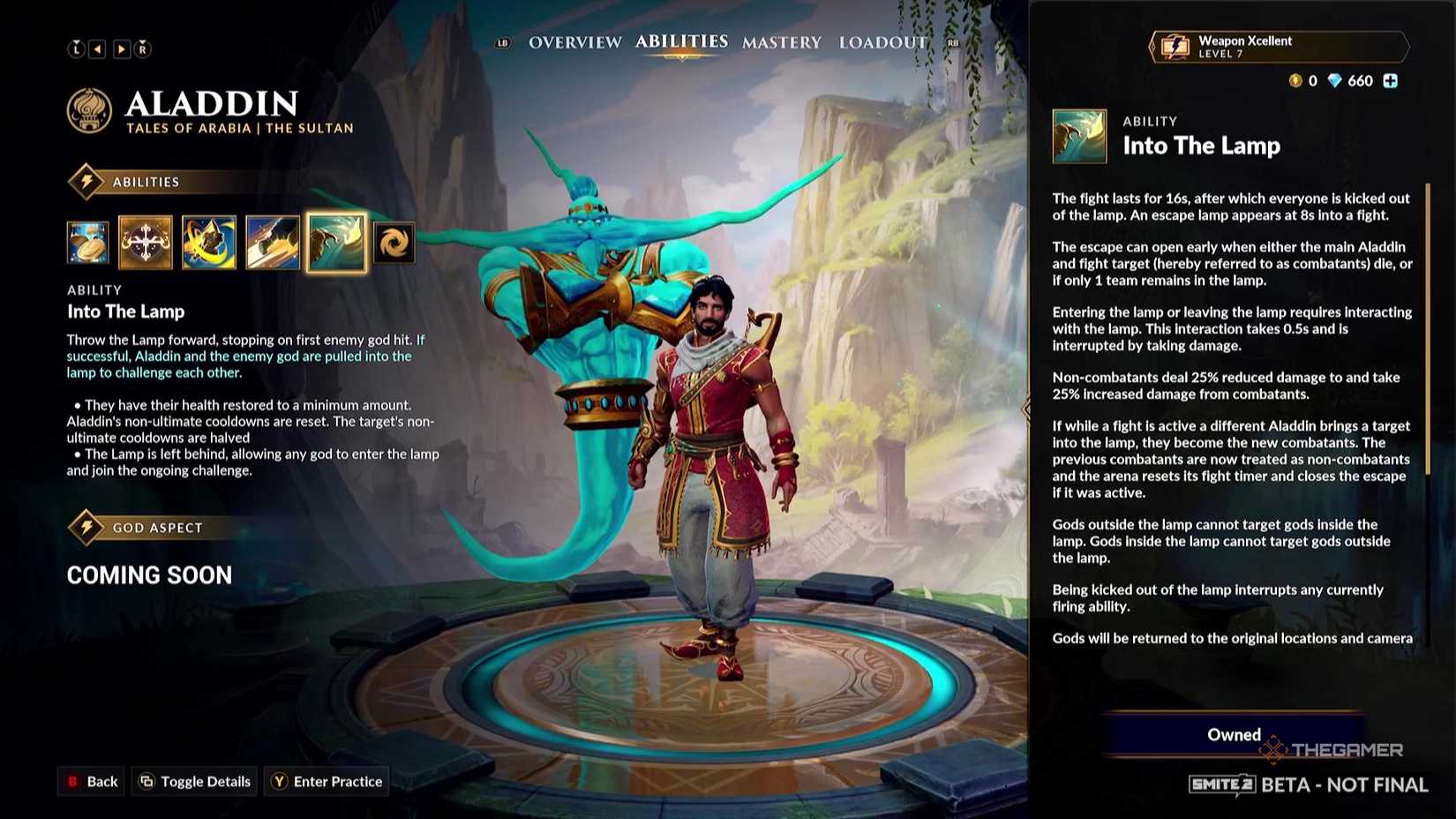This screenshot has width=1456, height=819.
Task: Toggle Details for the ability view
Action: pos(193,781)
